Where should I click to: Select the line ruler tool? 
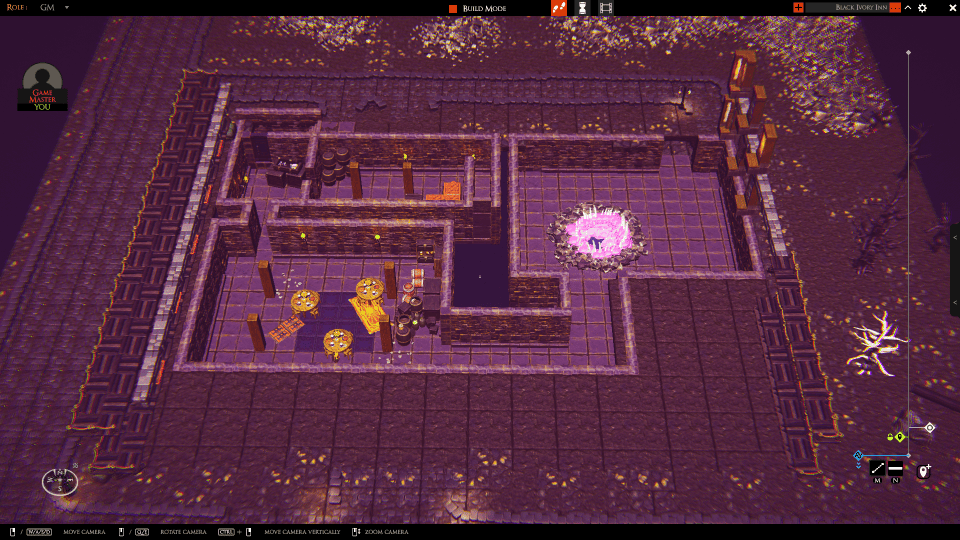[x=877, y=468]
